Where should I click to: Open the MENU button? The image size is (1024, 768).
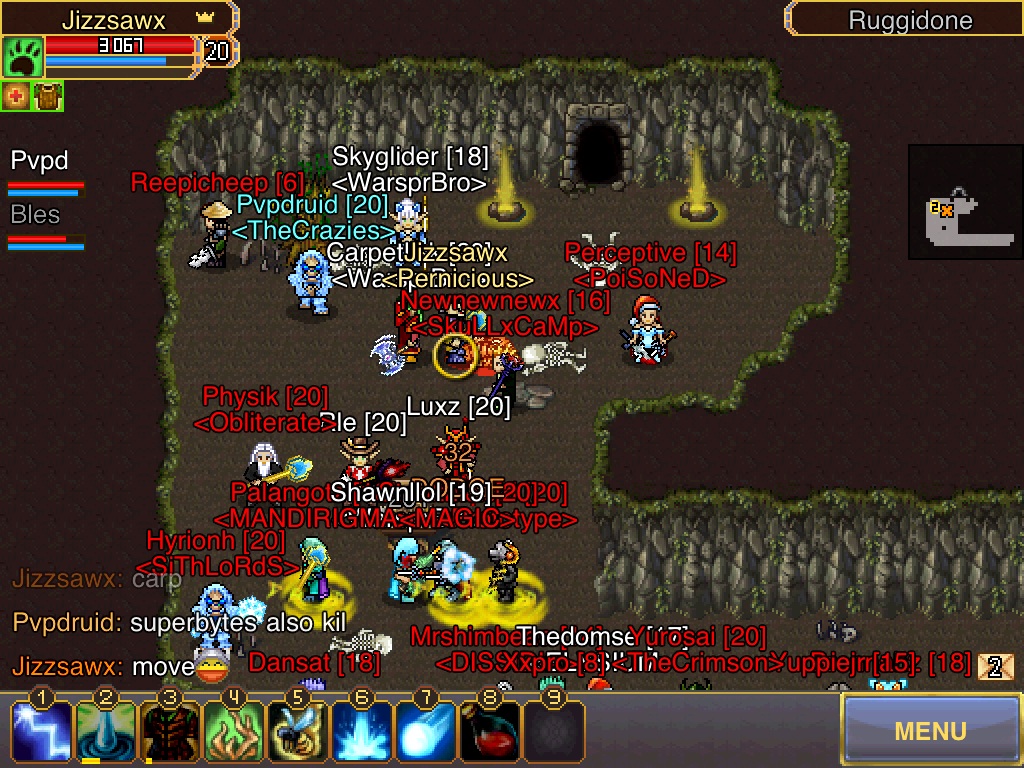930,730
